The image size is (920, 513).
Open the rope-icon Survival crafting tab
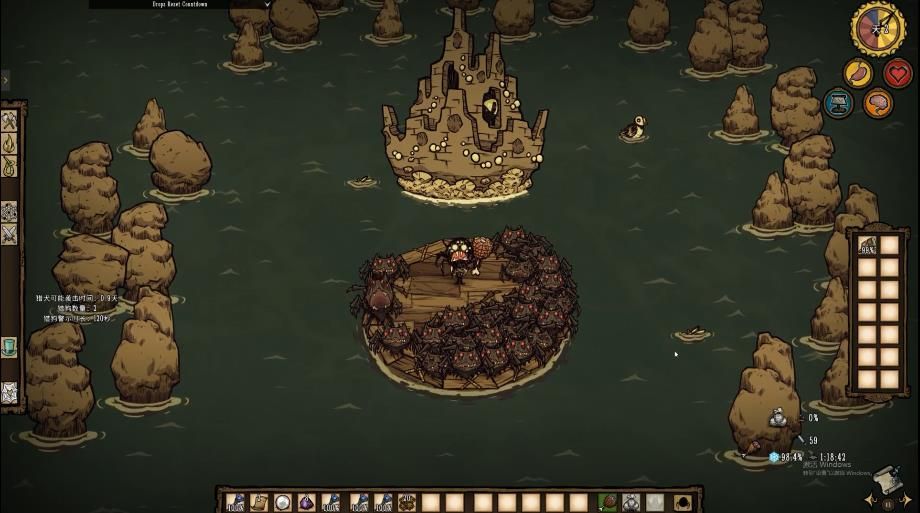click(x=9, y=167)
